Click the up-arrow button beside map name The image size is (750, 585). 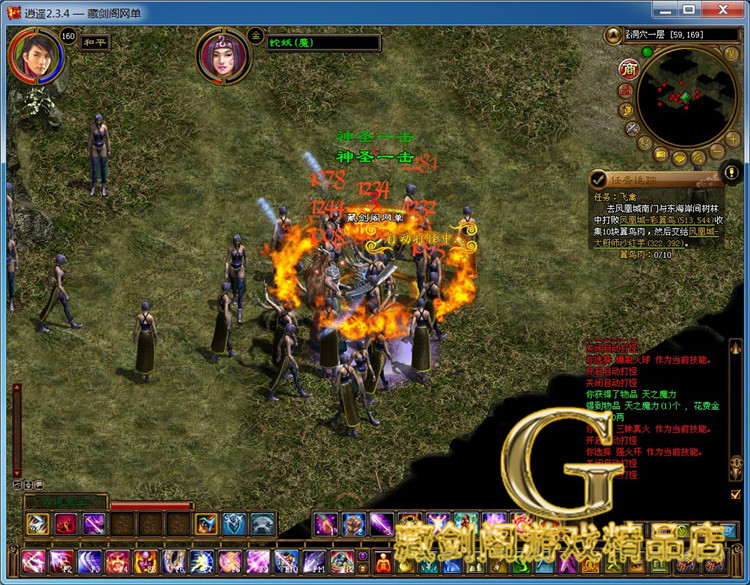pos(612,36)
